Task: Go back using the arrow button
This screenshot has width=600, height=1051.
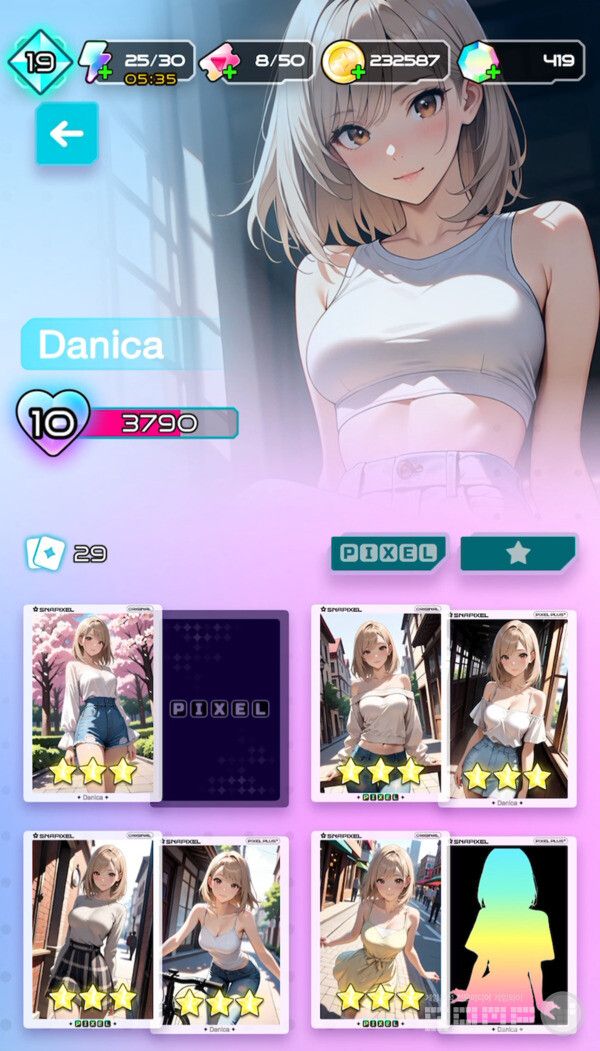Action: click(x=67, y=133)
